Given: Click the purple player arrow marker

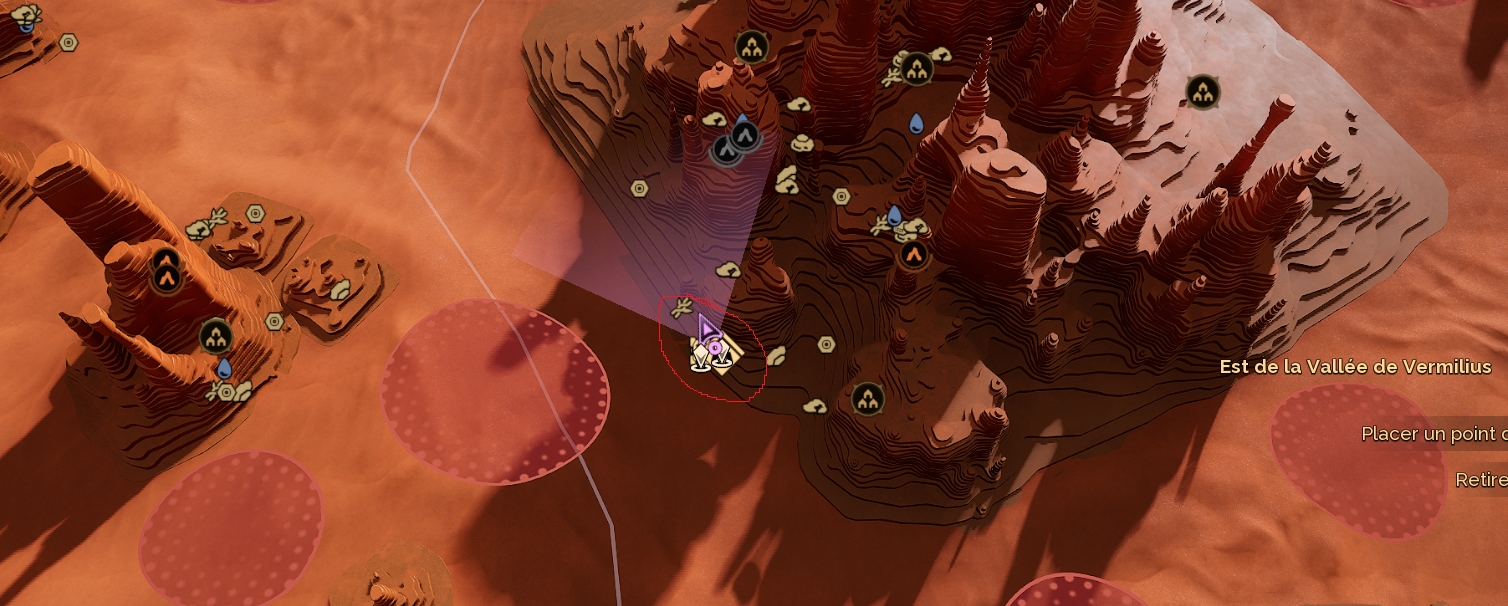Looking at the screenshot, I should point(707,329).
